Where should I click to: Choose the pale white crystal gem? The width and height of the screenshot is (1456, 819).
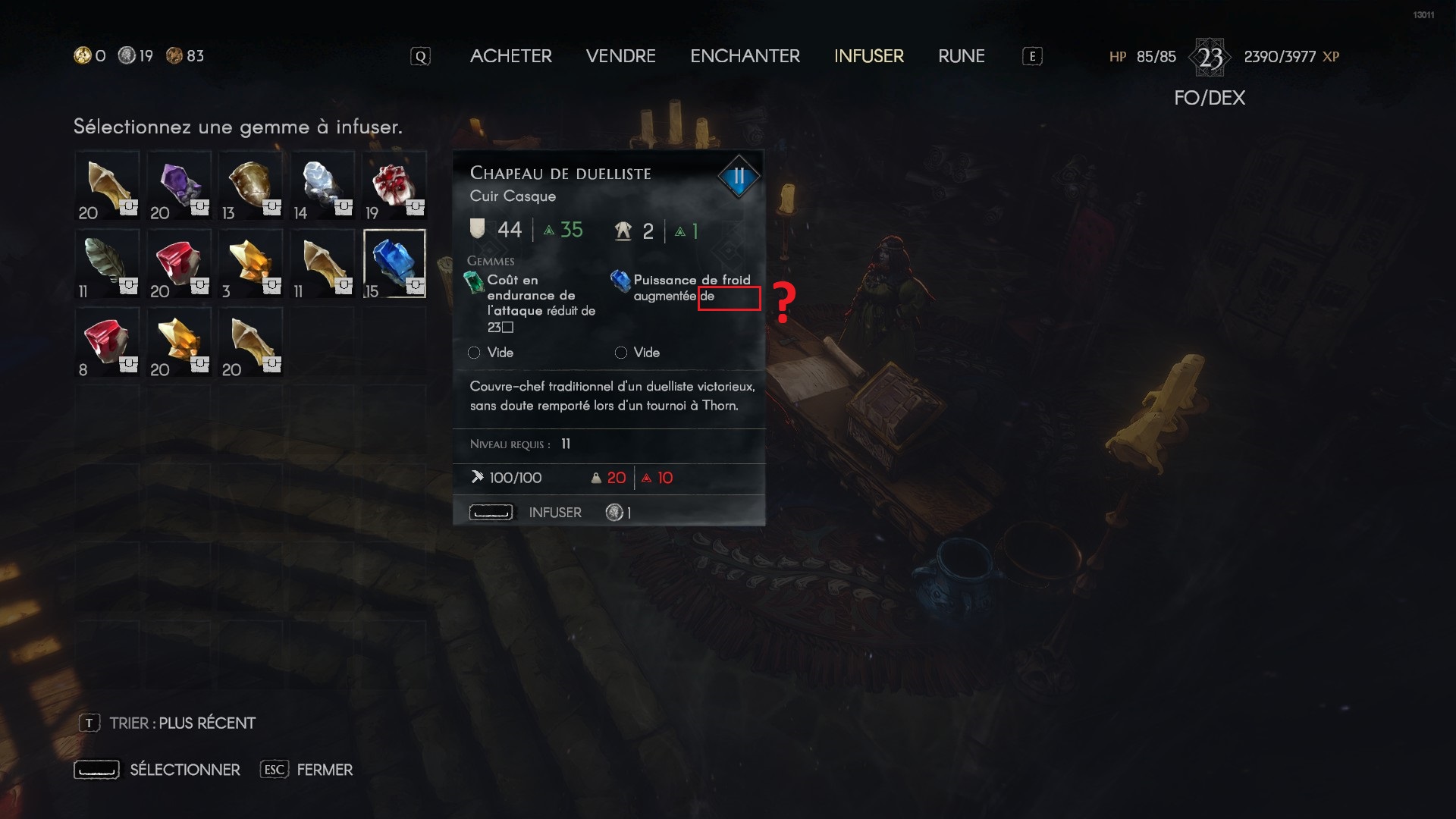[322, 186]
